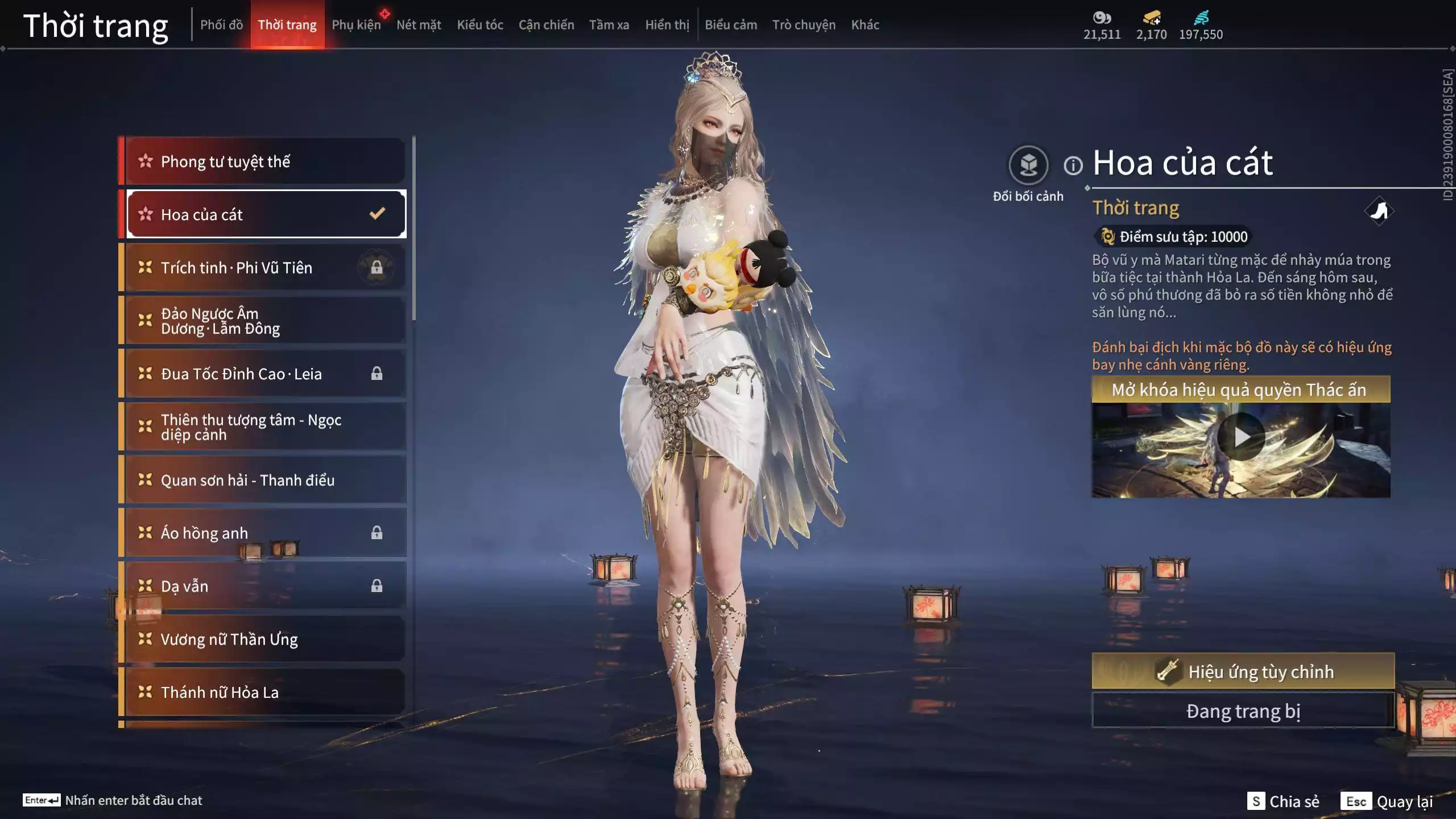Select the Quan sơn hải - Thanh điểu outfit
This screenshot has height=819, width=1456.
265,480
